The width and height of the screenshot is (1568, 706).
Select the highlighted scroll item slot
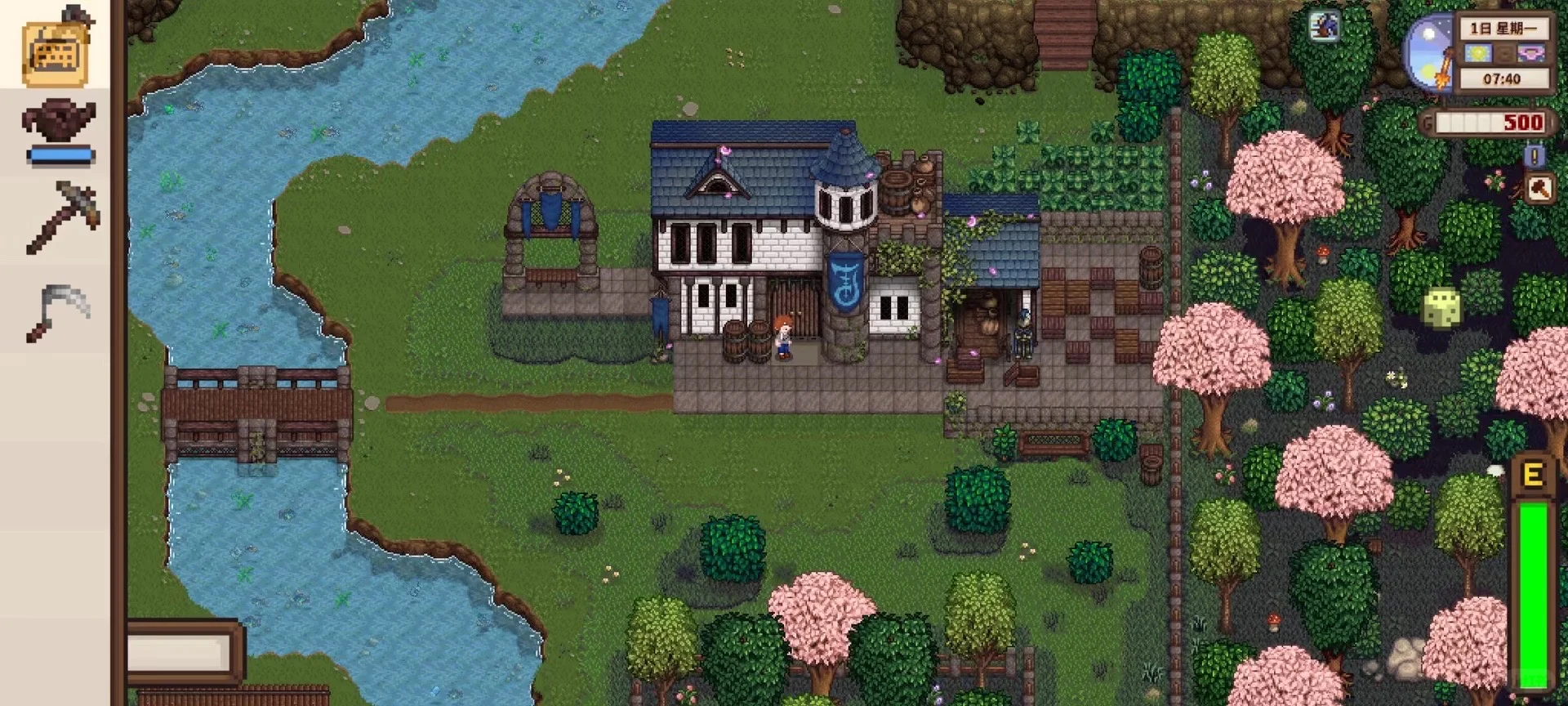tap(56, 51)
